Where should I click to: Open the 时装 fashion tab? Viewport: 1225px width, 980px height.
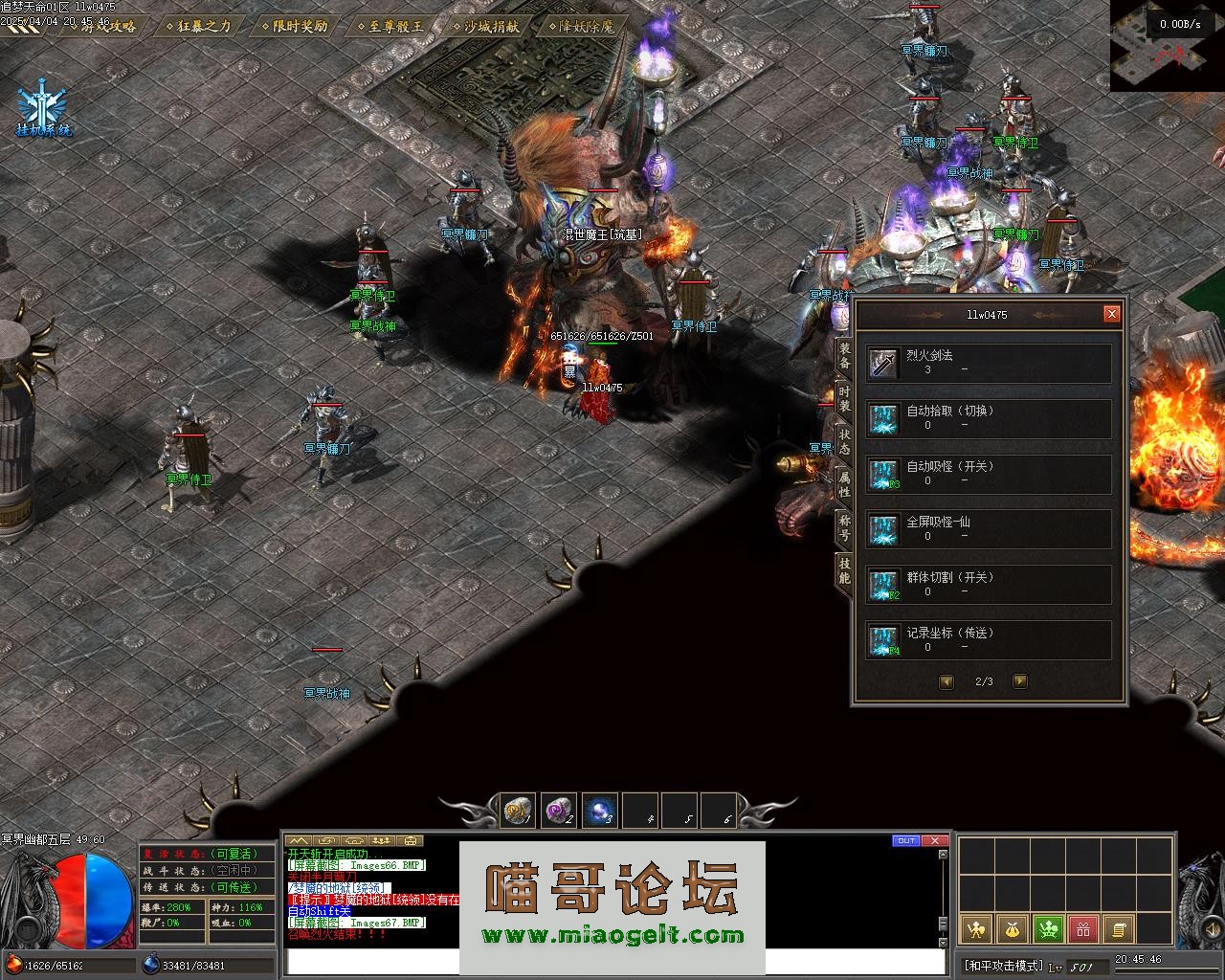click(844, 399)
